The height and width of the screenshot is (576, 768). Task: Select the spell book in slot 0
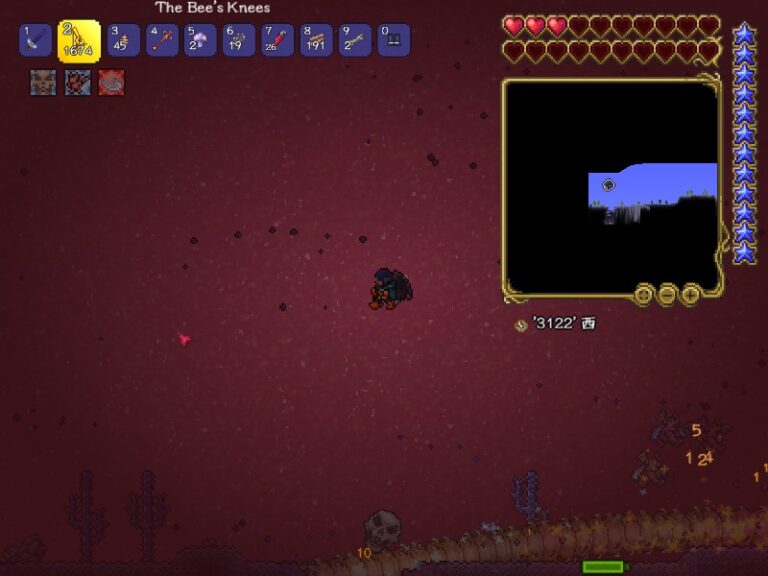[393, 41]
